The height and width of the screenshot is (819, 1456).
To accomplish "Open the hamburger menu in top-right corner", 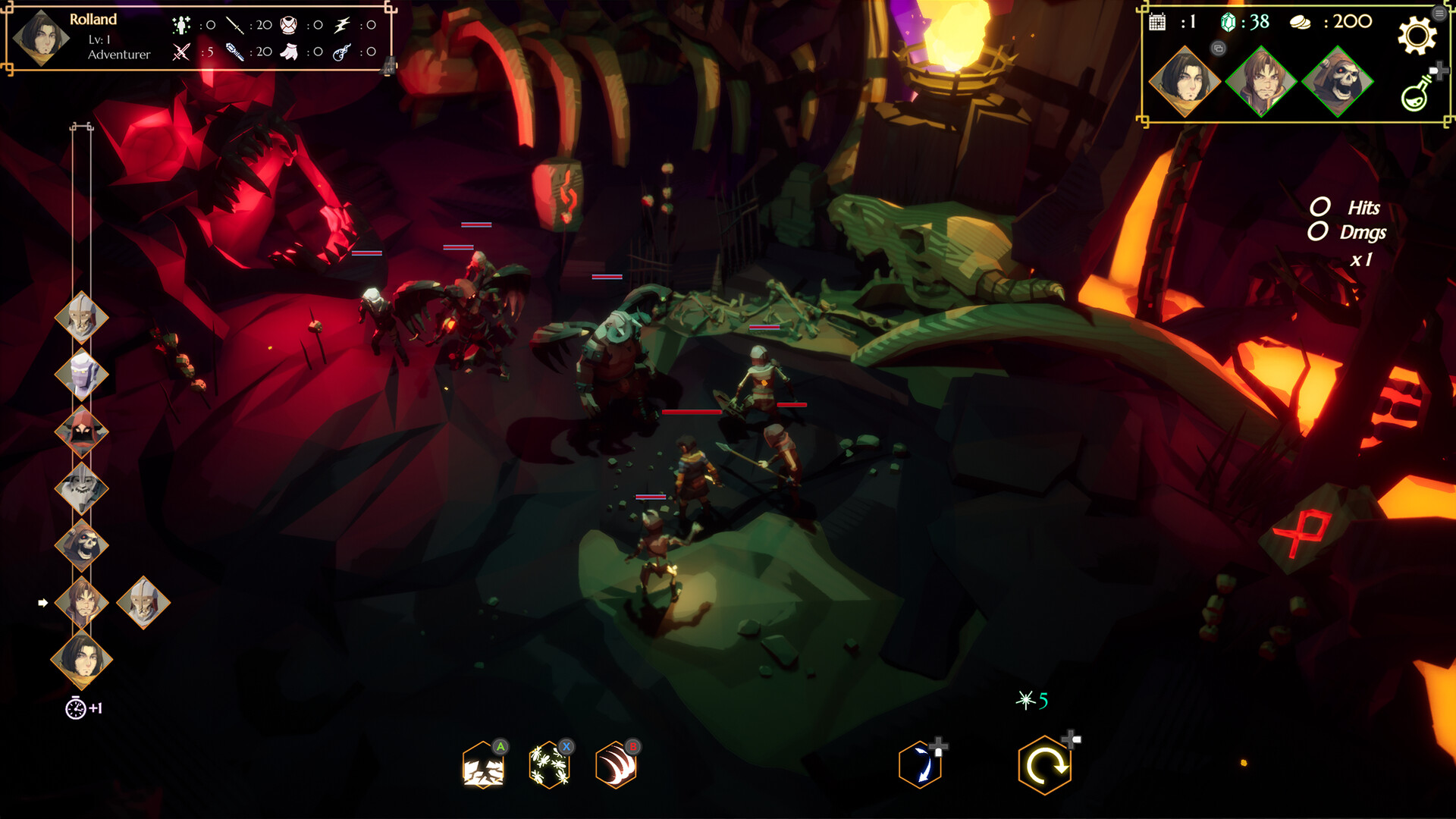I will point(1440,13).
